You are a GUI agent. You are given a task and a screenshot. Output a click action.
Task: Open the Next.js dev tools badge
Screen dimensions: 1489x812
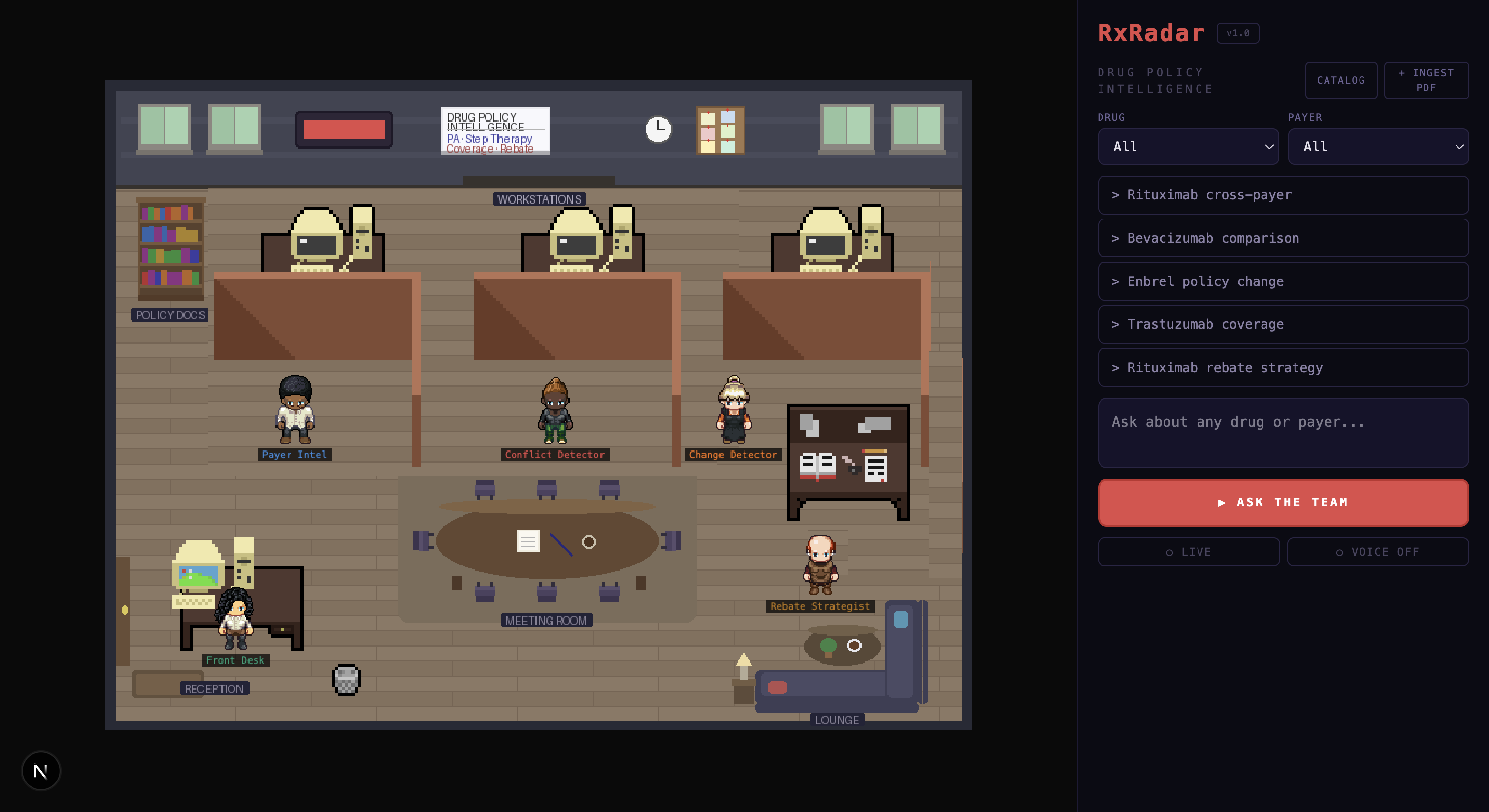(x=40, y=771)
